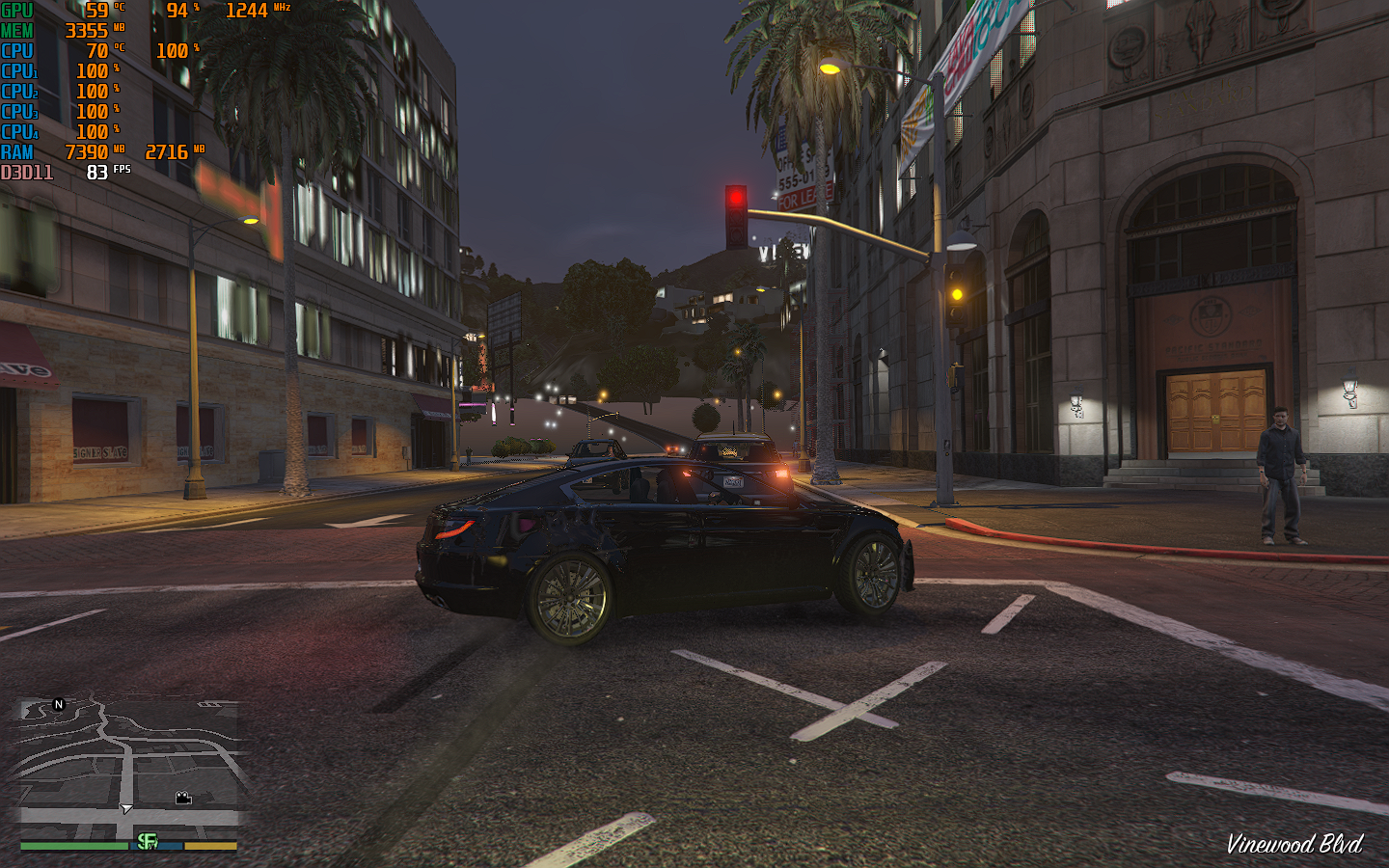The image size is (1389, 868).
Task: Click the green mission blip on minimap
Action: pyautogui.click(x=147, y=841)
